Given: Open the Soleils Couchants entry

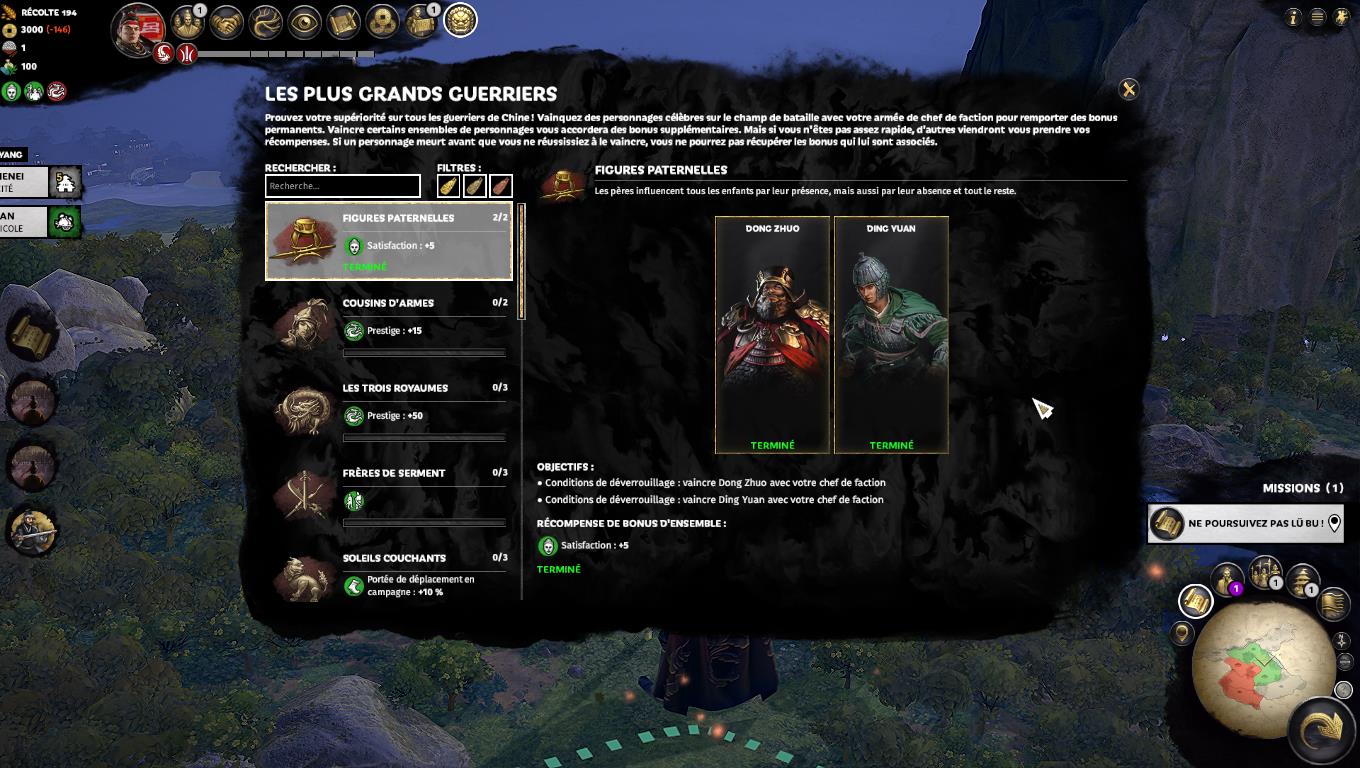Looking at the screenshot, I should (389, 575).
